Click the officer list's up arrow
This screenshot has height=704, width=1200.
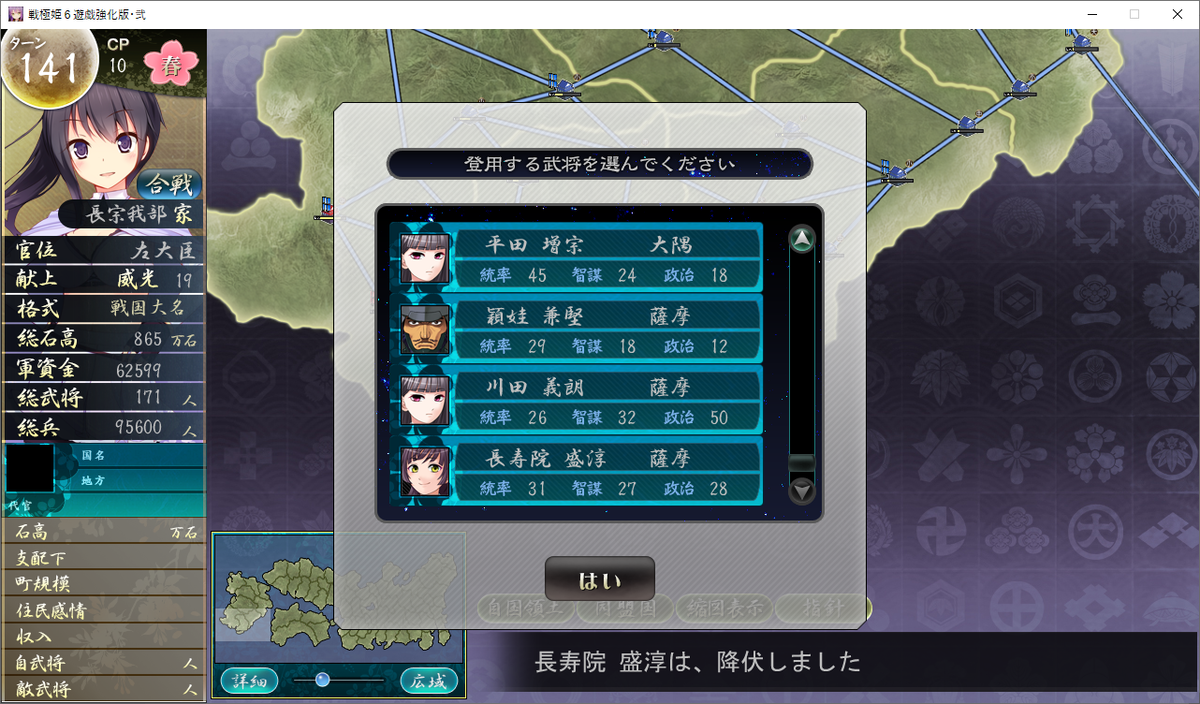[802, 239]
